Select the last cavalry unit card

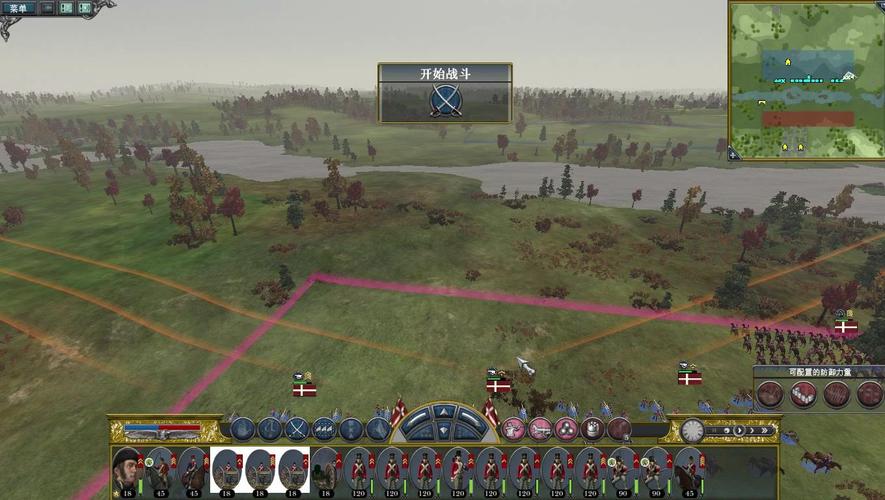(x=689, y=470)
